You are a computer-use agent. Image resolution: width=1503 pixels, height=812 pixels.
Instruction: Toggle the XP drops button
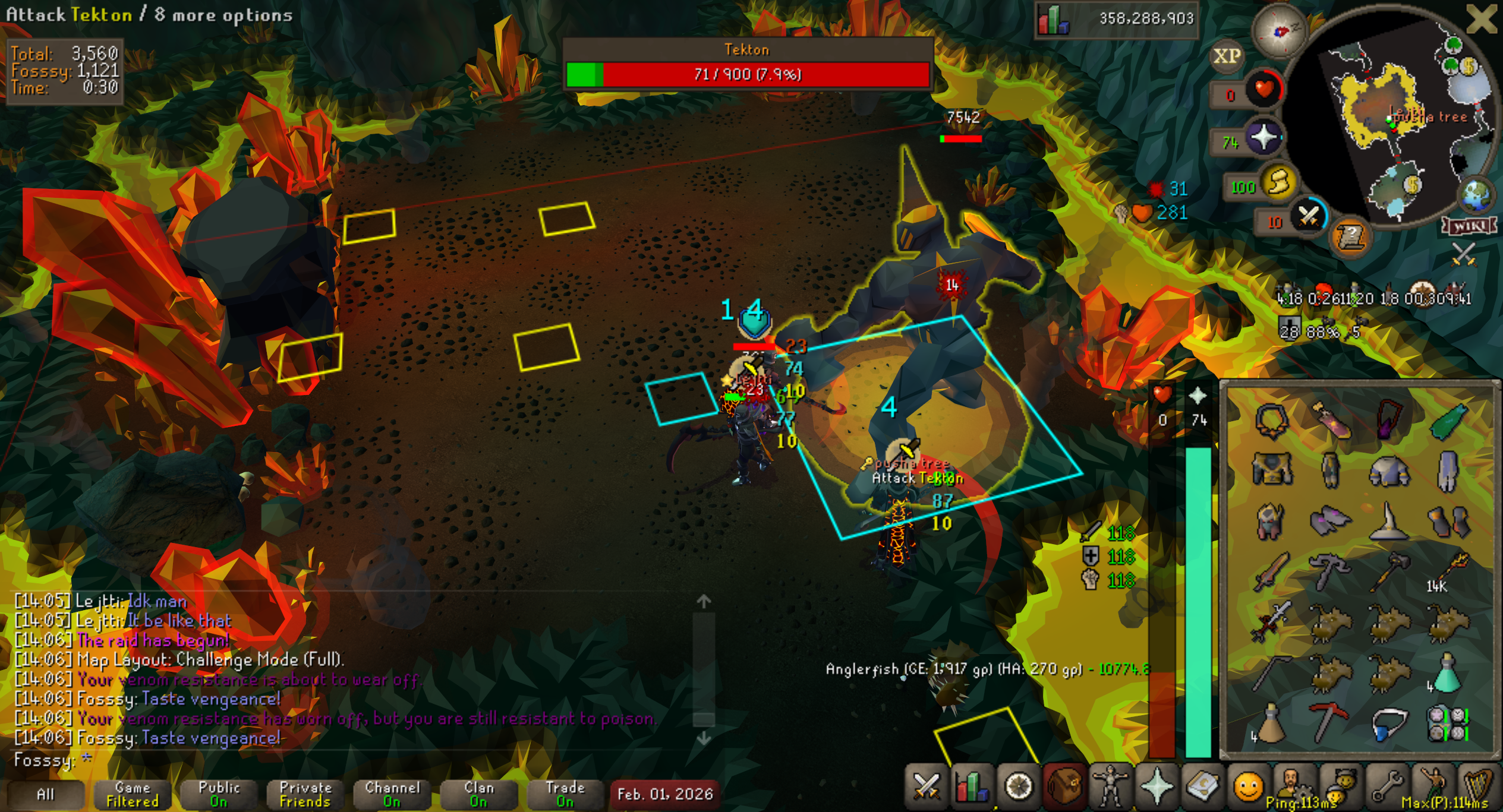1227,56
